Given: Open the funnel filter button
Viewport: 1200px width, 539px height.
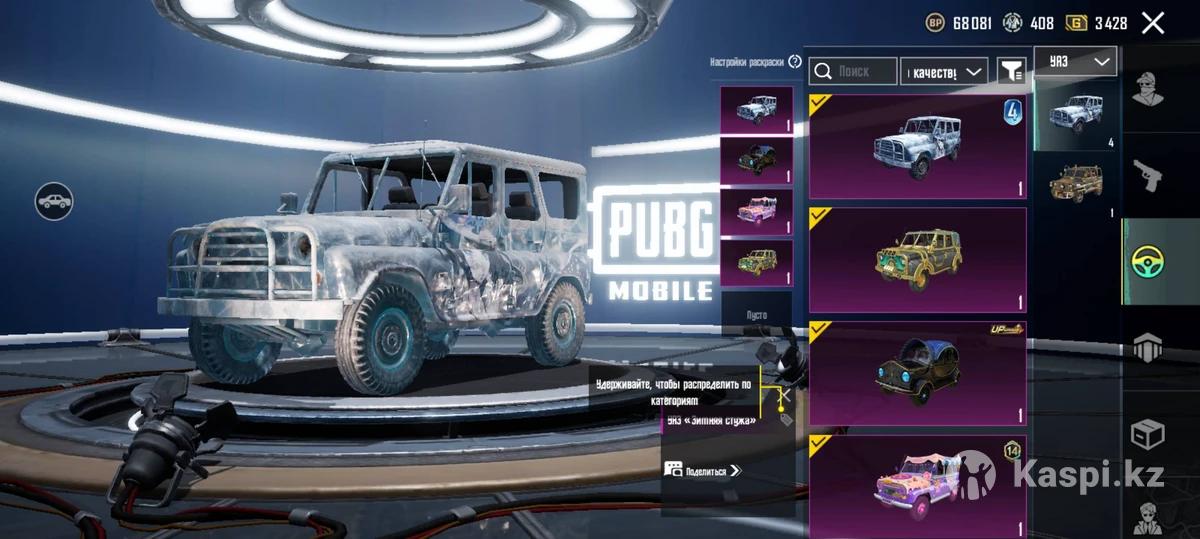Looking at the screenshot, I should pos(1012,70).
